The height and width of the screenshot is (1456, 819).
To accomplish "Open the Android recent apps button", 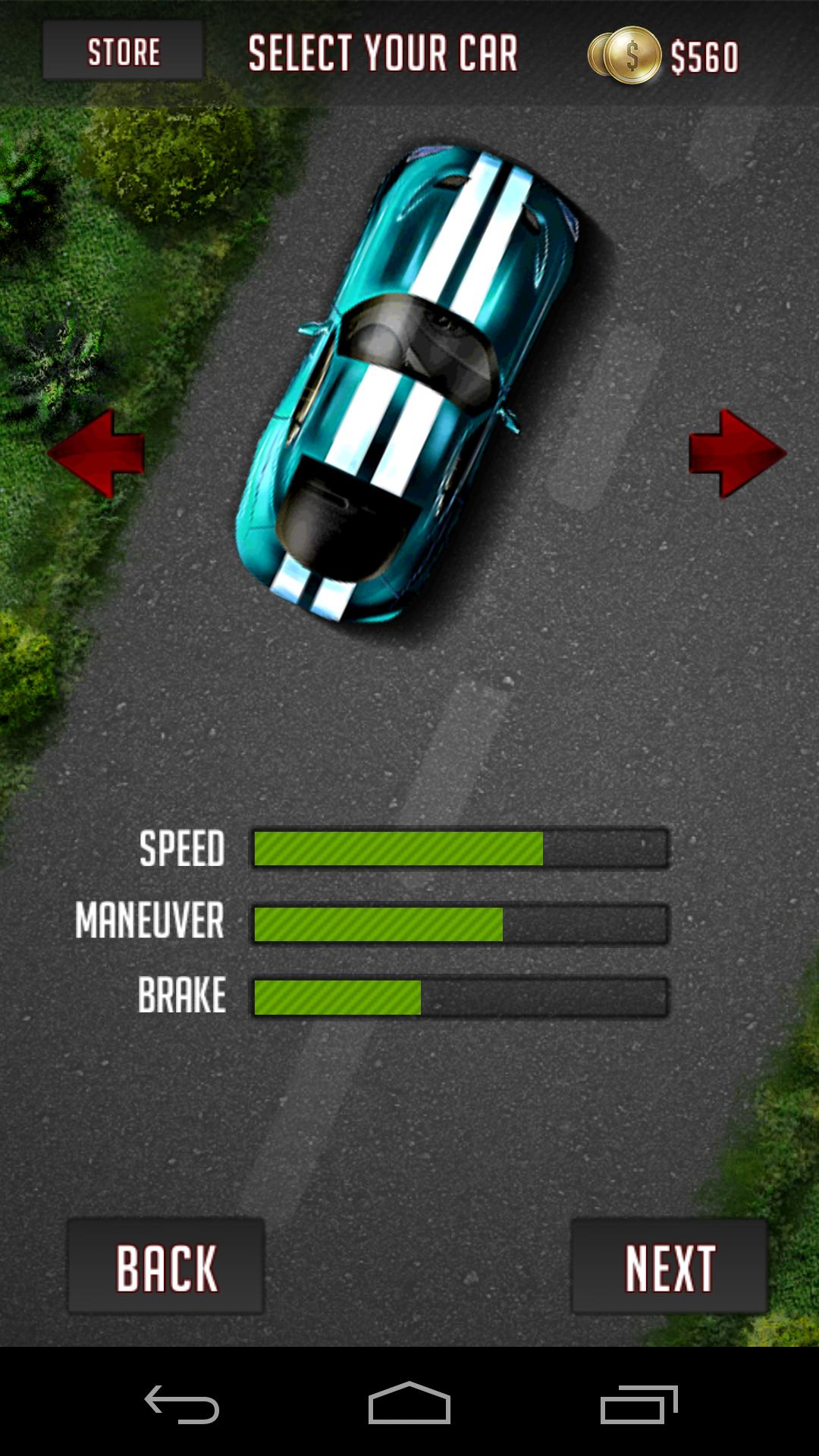I will 639,1404.
